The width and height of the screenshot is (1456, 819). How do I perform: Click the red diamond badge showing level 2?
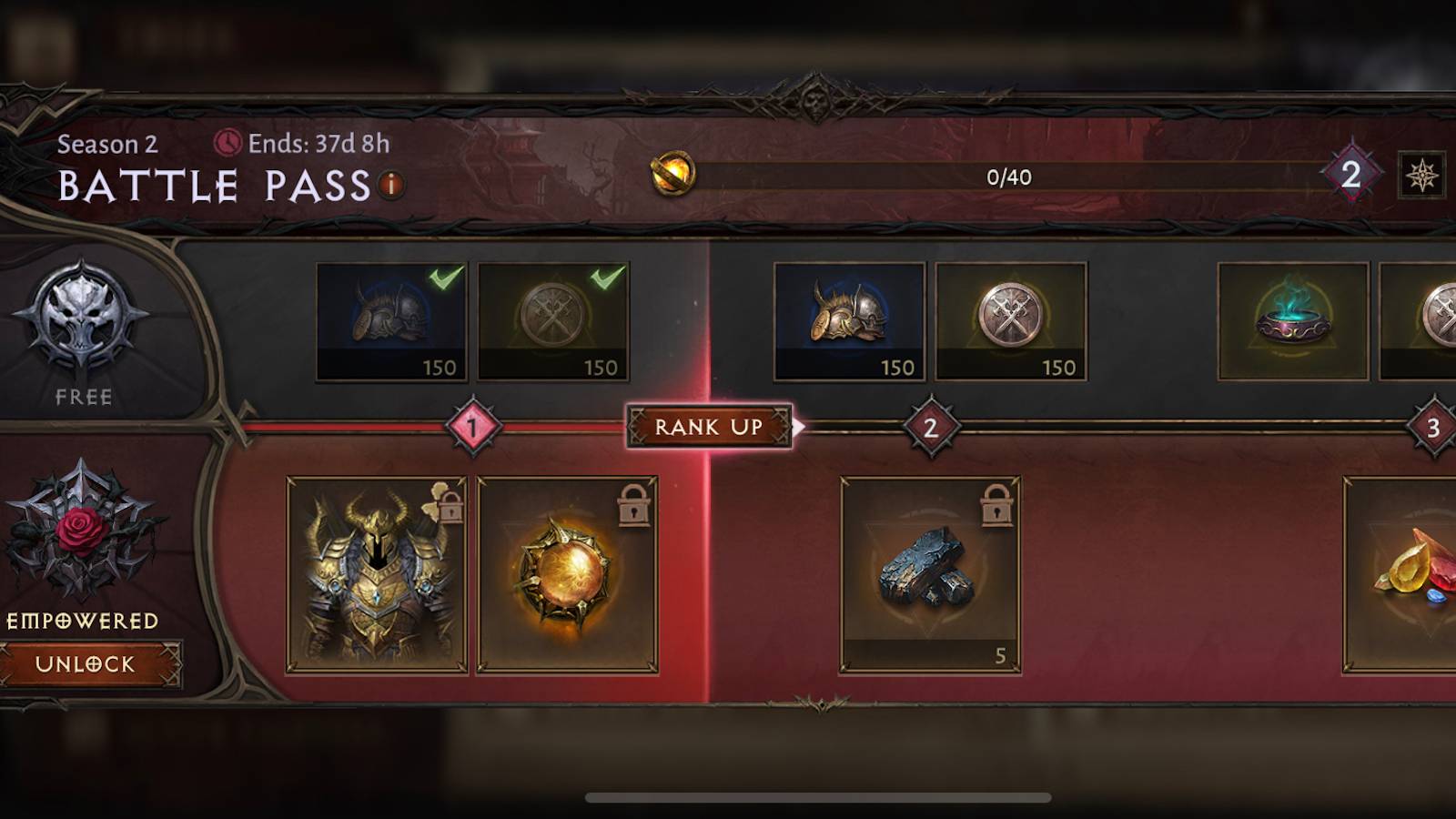[1352, 175]
